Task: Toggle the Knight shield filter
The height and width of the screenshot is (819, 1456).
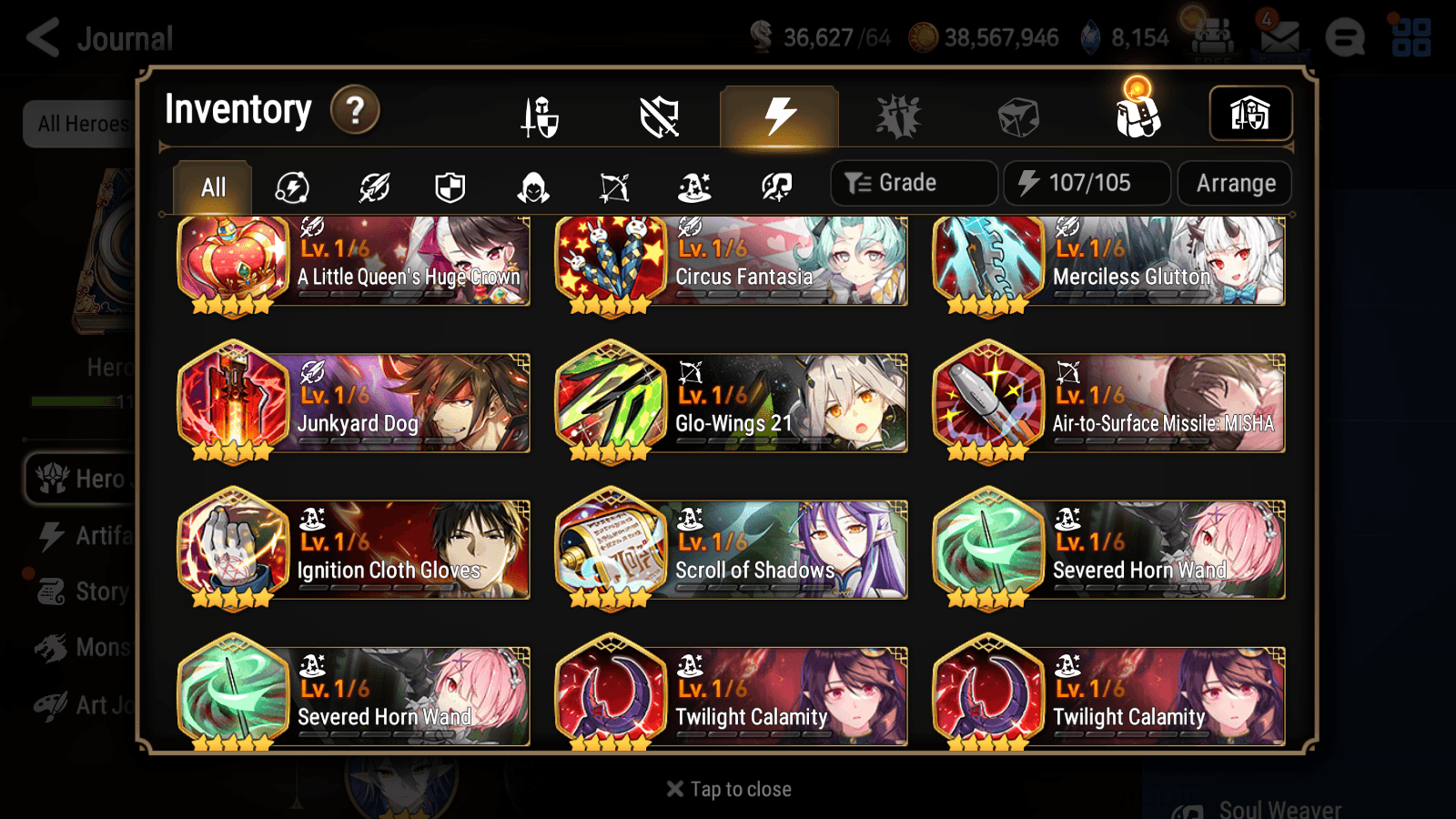Action: 451,187
